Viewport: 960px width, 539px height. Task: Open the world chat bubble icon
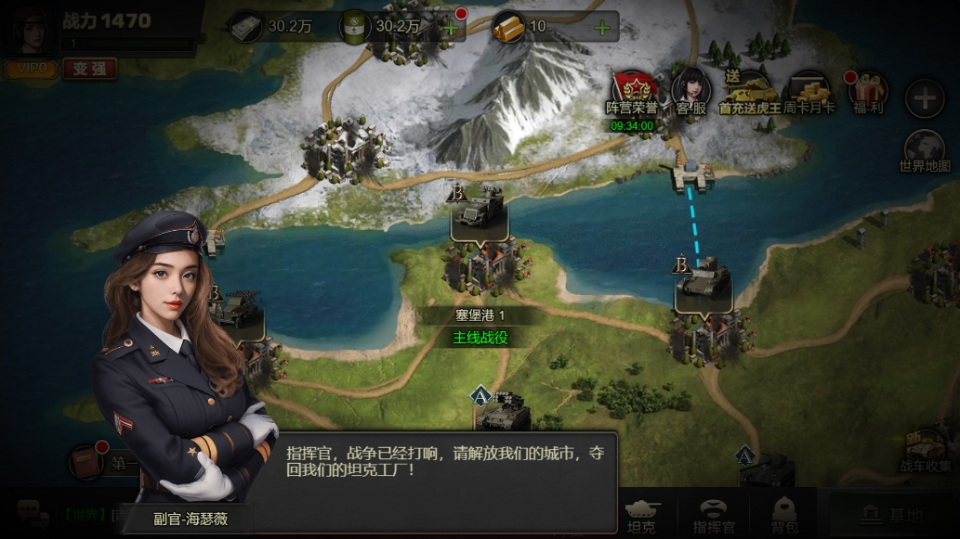click(32, 514)
